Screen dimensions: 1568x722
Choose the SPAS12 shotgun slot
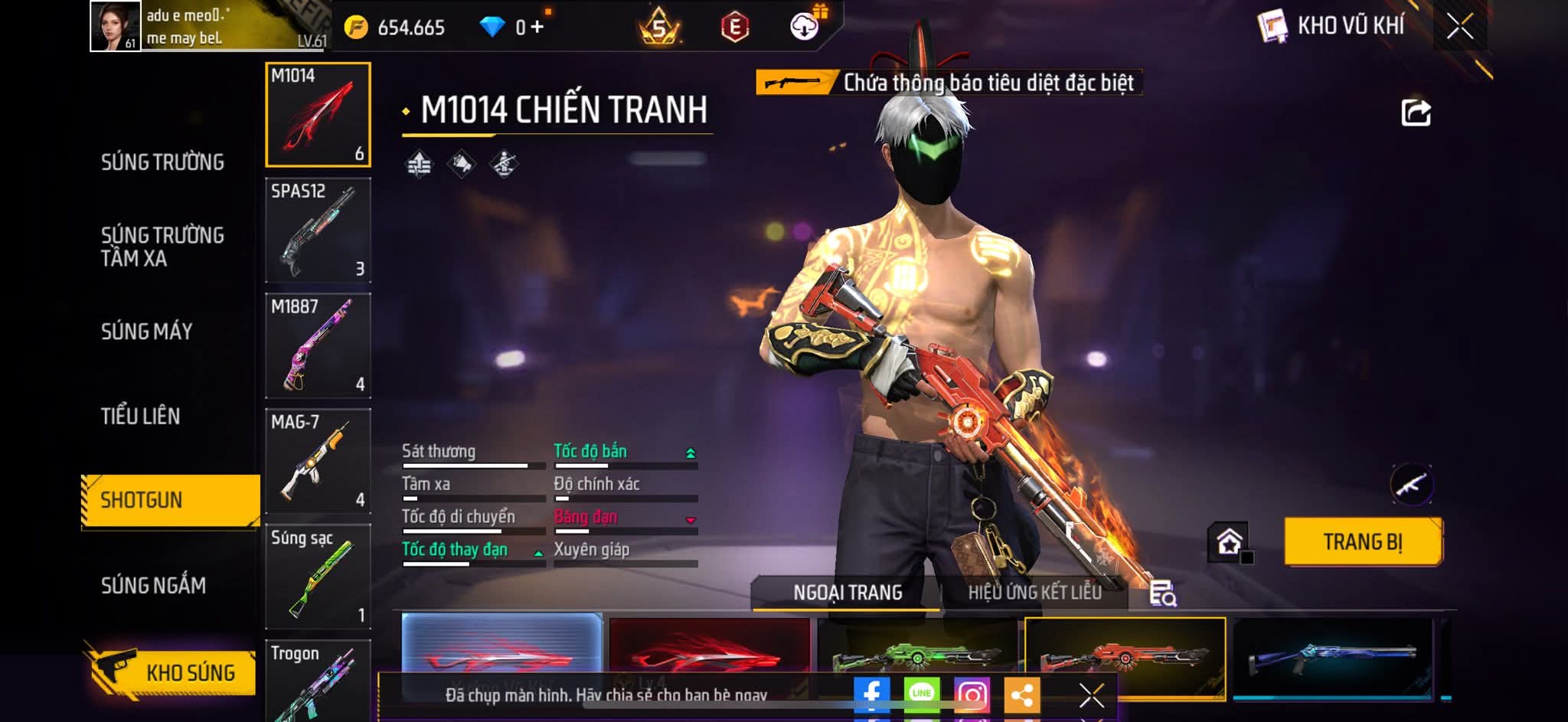pyautogui.click(x=318, y=230)
